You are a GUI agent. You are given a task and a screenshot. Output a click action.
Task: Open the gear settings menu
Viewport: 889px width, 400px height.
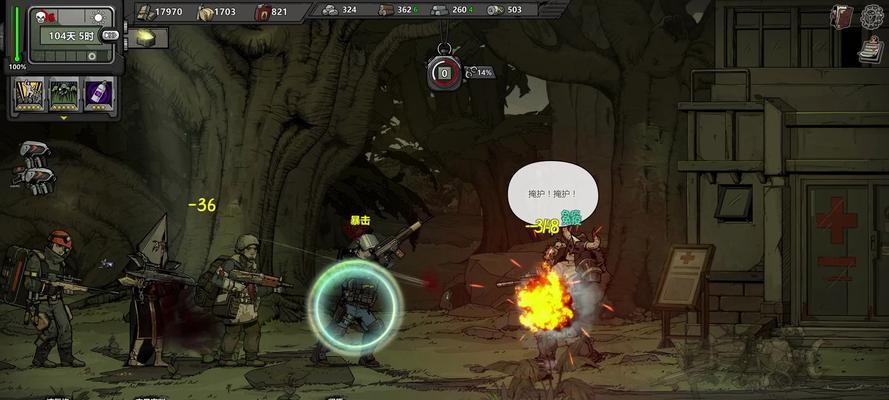pos(873,17)
